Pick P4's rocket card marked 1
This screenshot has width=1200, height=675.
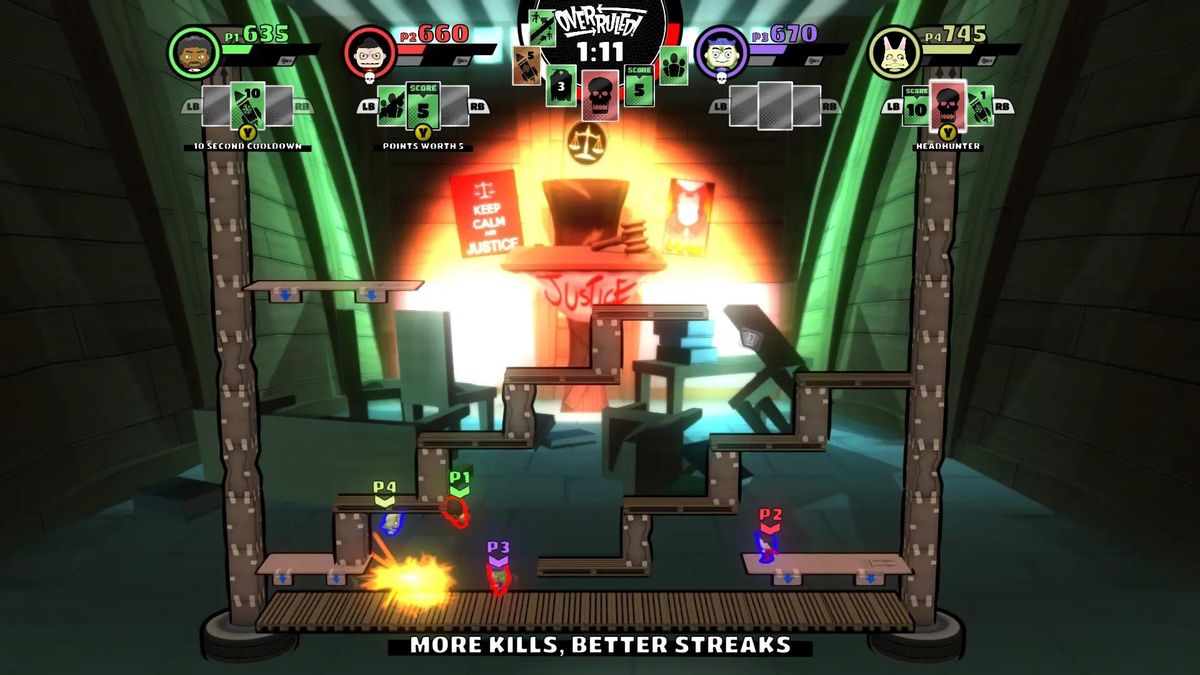click(979, 105)
